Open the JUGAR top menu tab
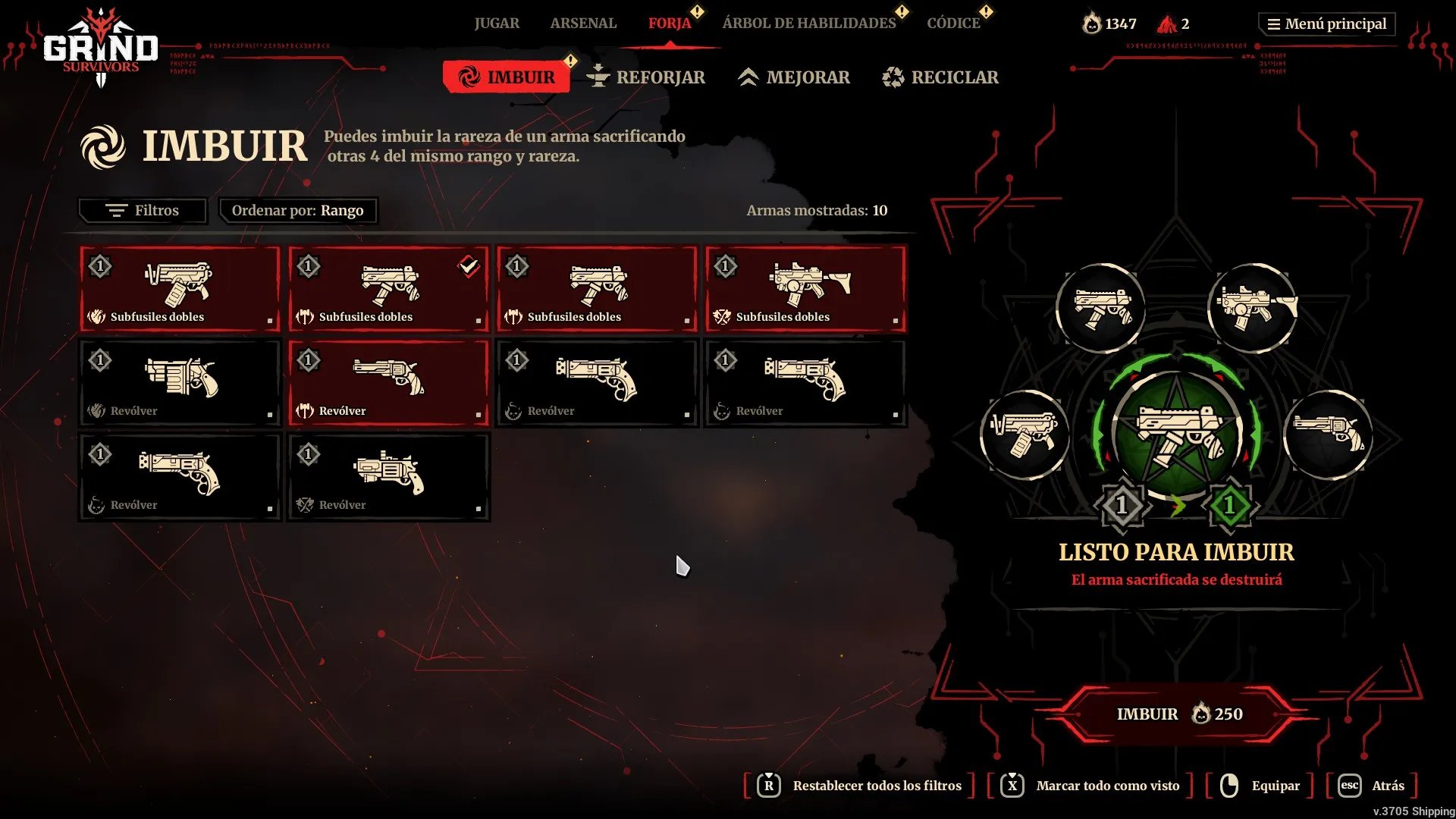 [497, 24]
